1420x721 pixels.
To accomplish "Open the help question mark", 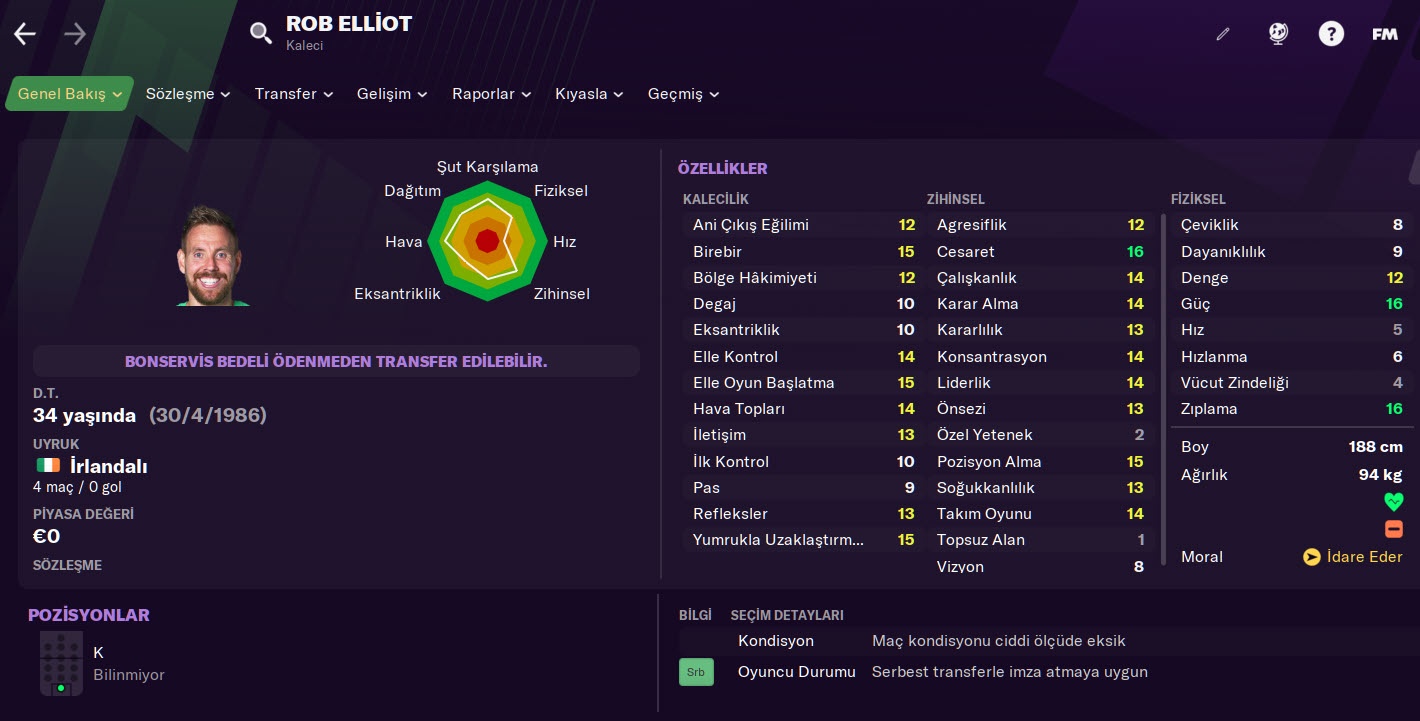I will 1331,34.
